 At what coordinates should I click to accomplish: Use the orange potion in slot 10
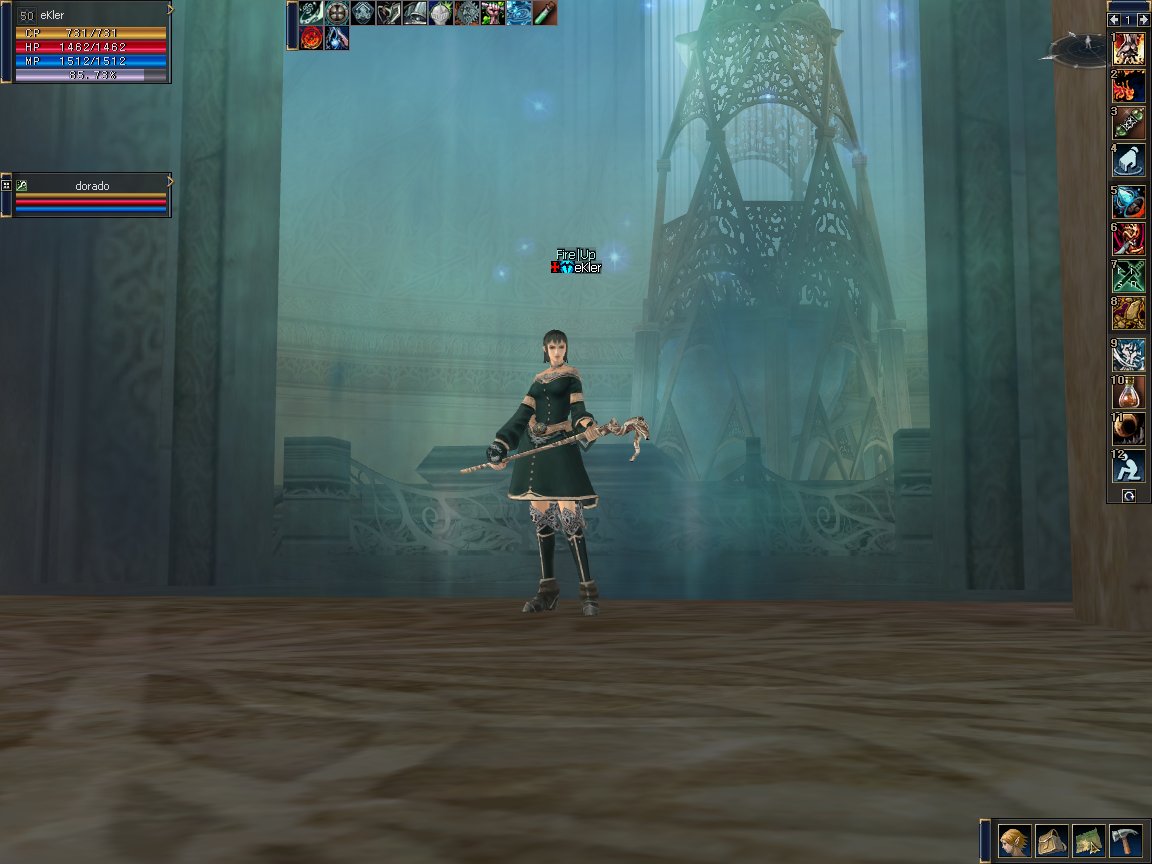click(1129, 392)
